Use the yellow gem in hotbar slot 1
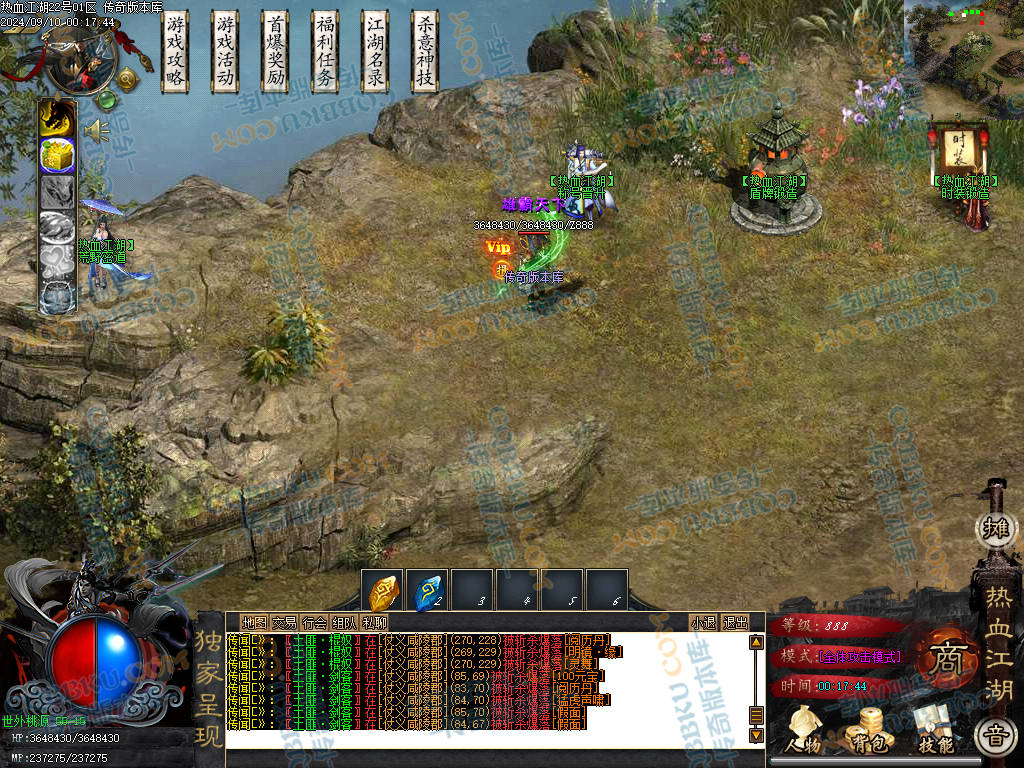 [x=384, y=590]
